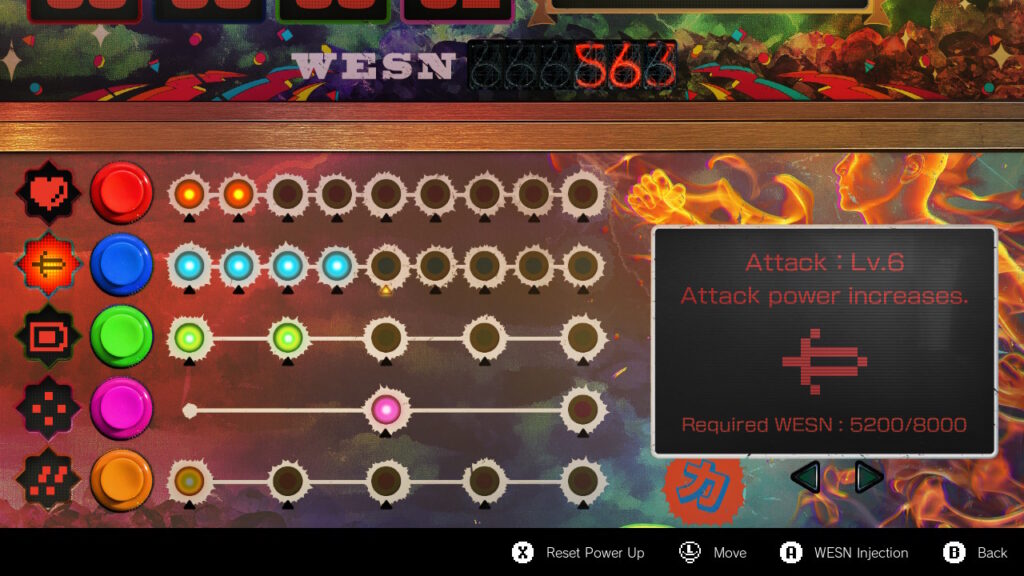Click the left triangle arrow
This screenshot has height=576, width=1024.
[806, 477]
